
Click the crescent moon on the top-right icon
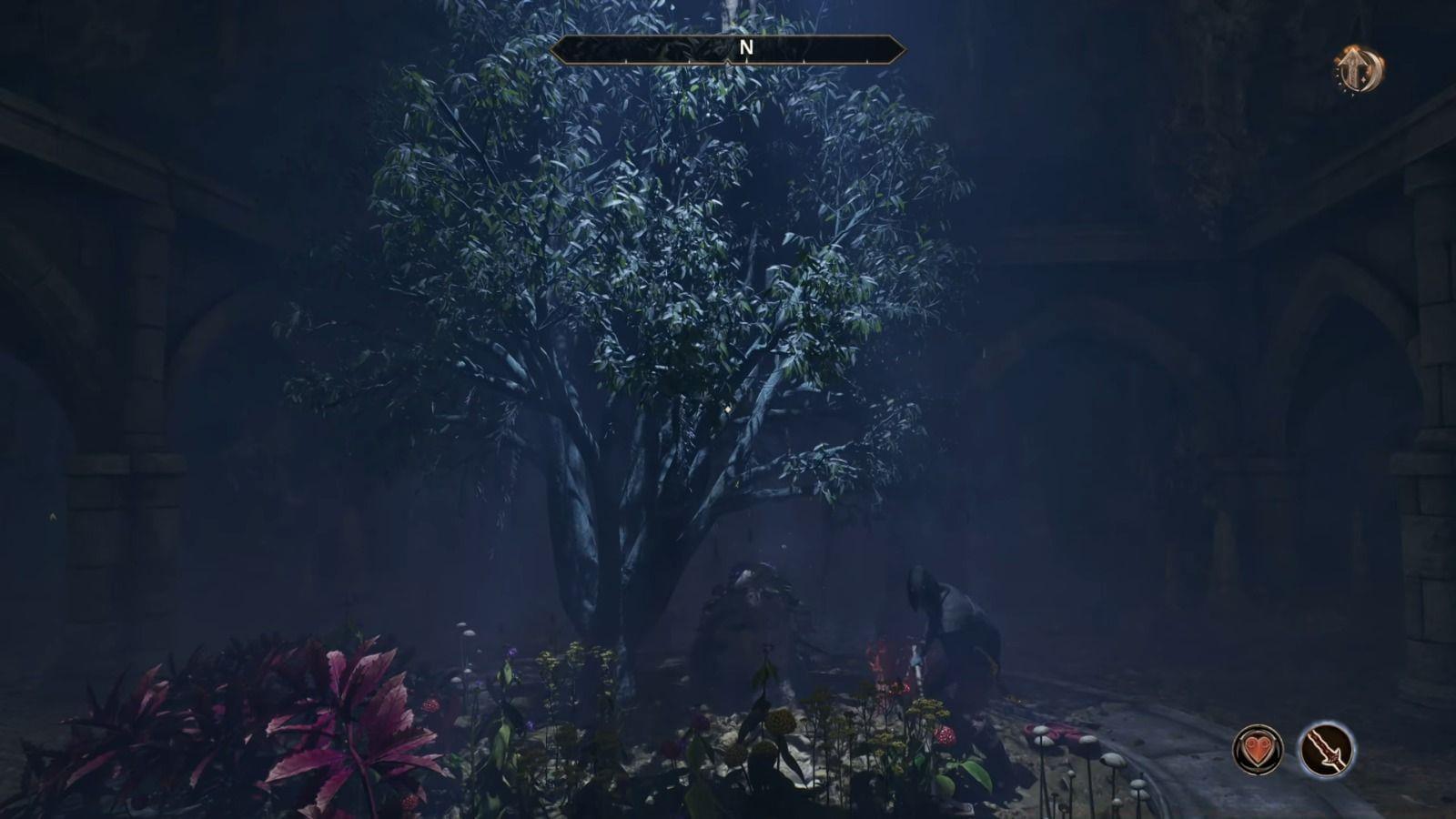(1374, 71)
